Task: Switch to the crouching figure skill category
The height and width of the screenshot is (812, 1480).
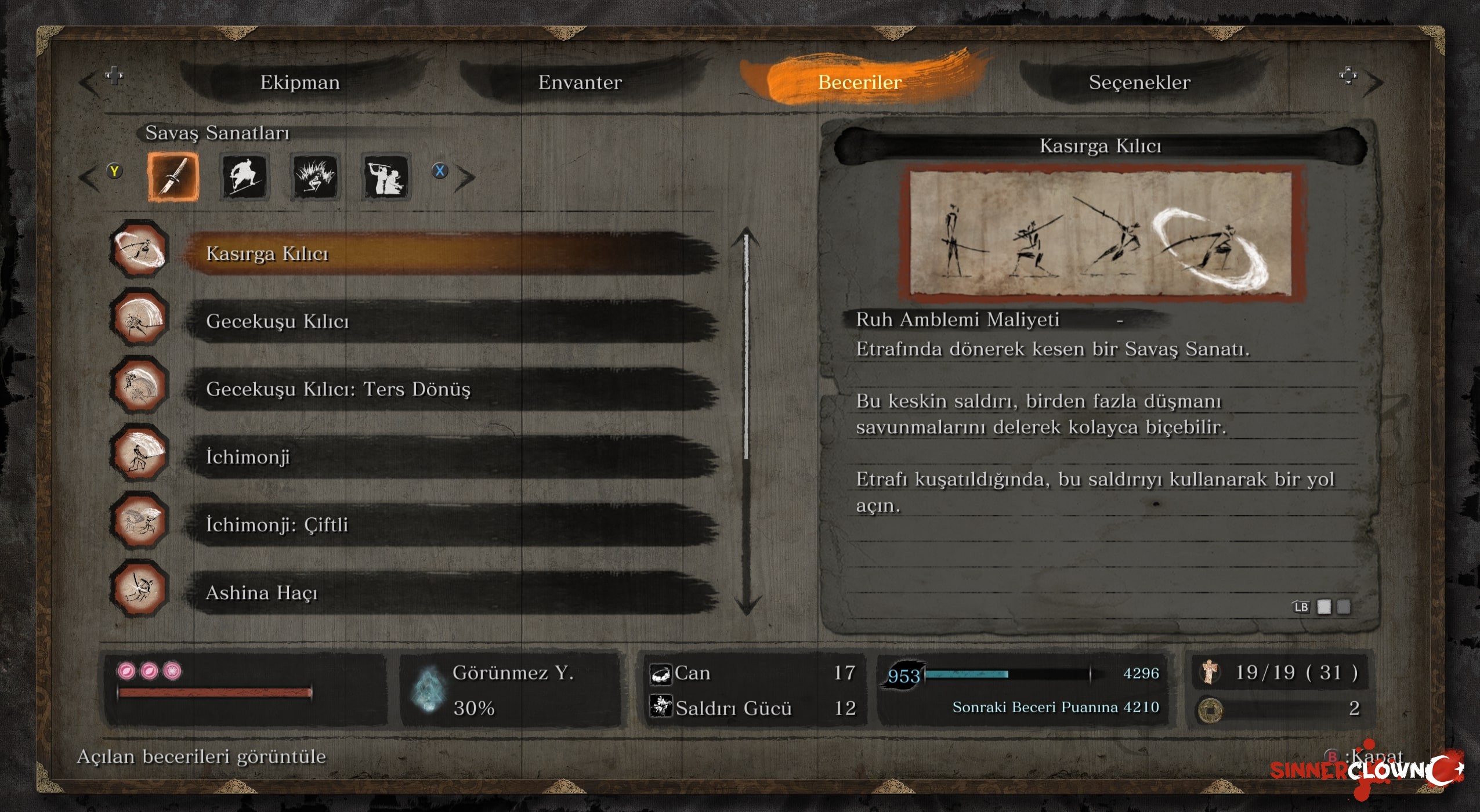Action: (x=315, y=177)
